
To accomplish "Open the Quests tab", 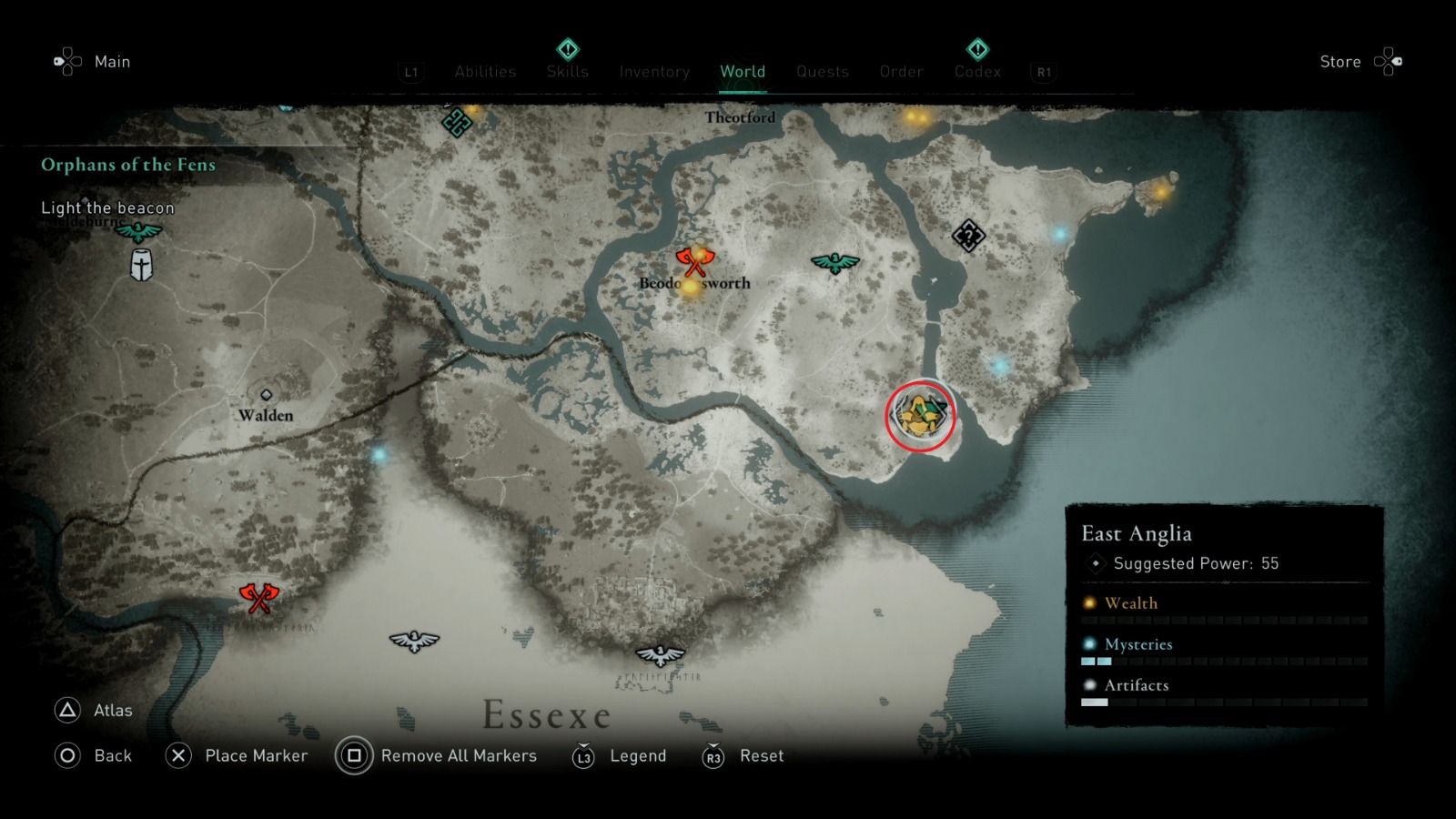I will (x=823, y=71).
